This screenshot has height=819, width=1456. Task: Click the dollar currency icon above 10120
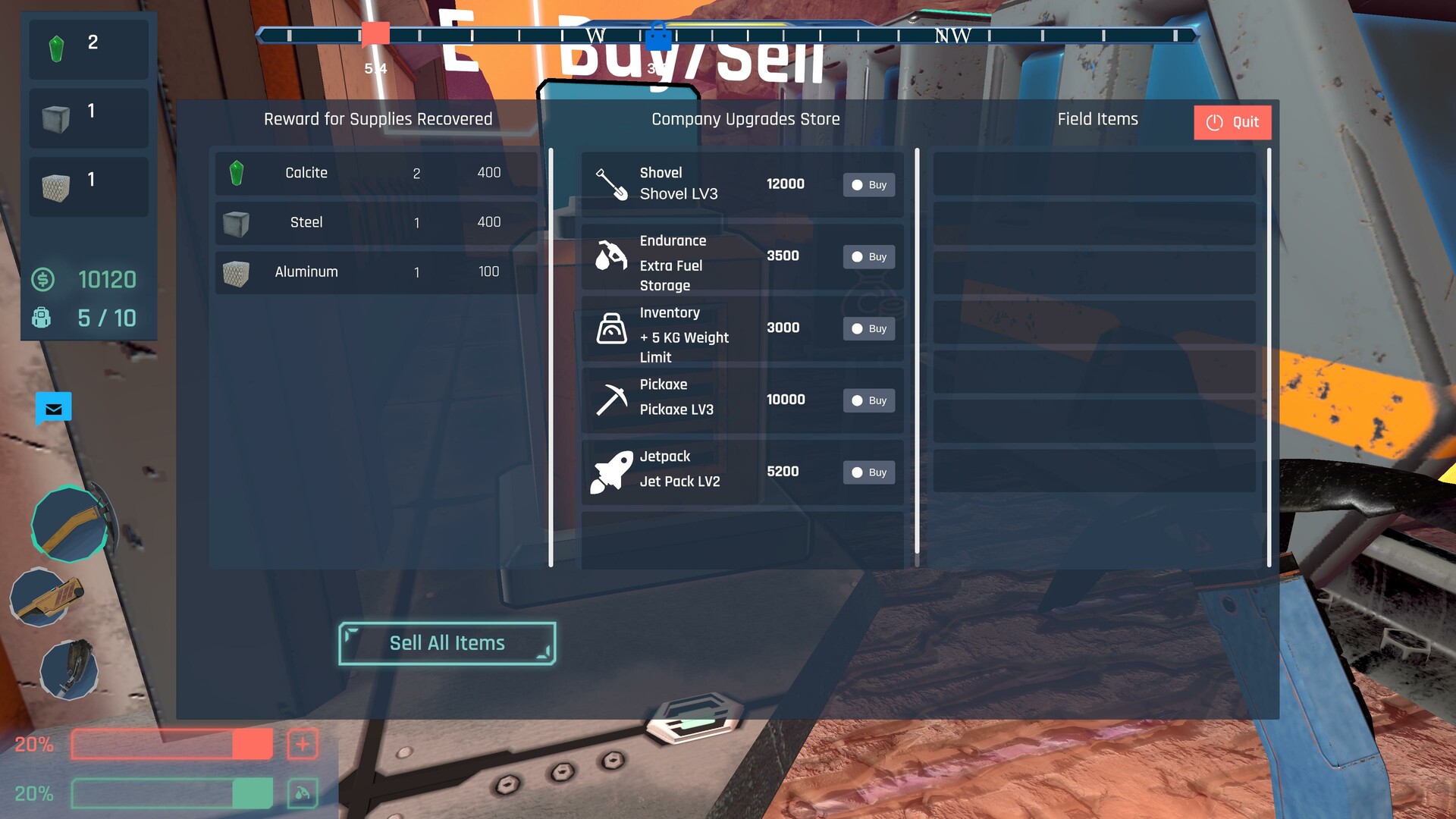(43, 280)
